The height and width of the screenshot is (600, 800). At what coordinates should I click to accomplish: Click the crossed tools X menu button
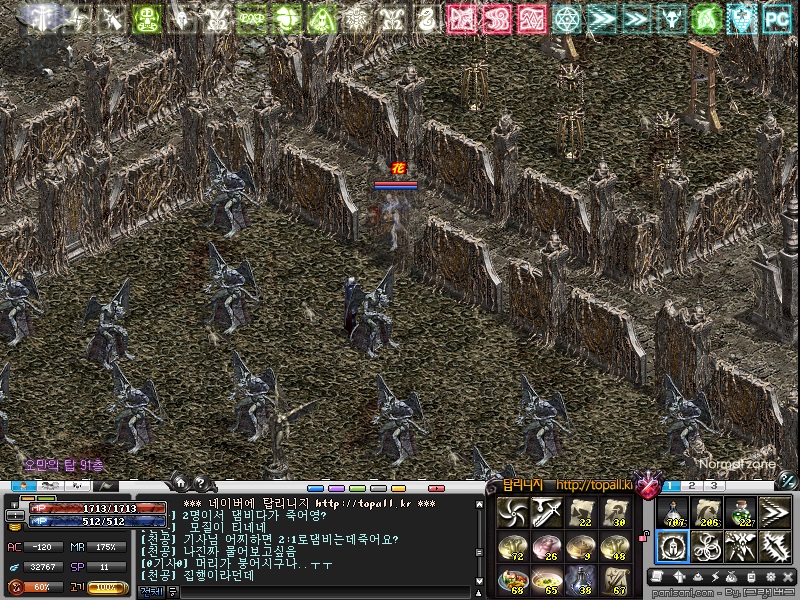point(788,577)
